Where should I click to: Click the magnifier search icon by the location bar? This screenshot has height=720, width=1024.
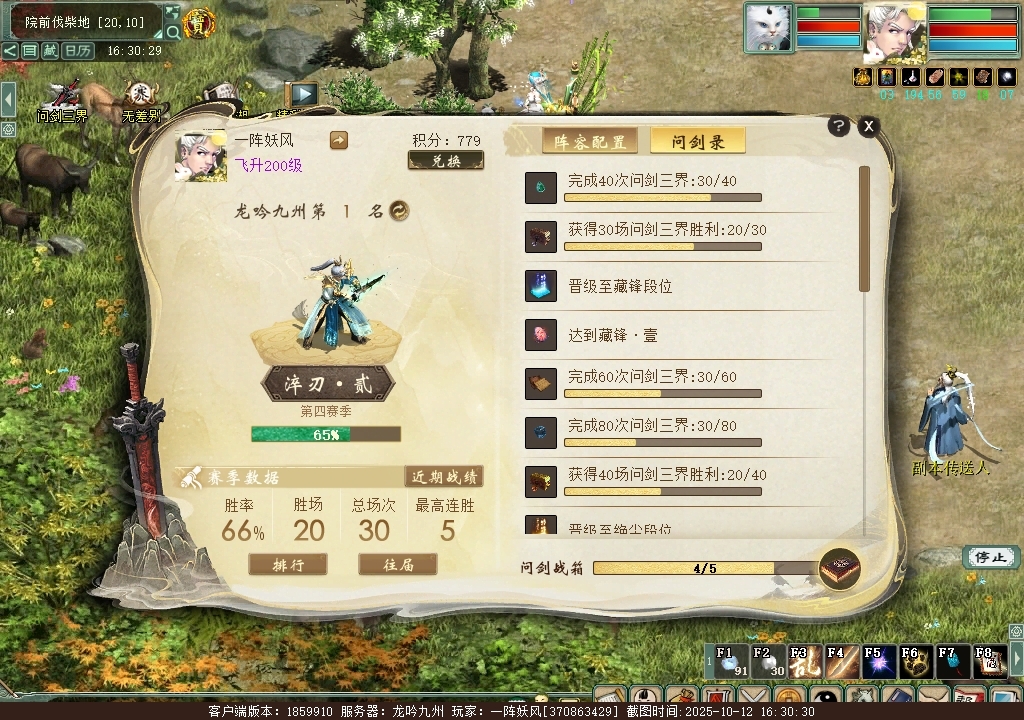pos(173,32)
